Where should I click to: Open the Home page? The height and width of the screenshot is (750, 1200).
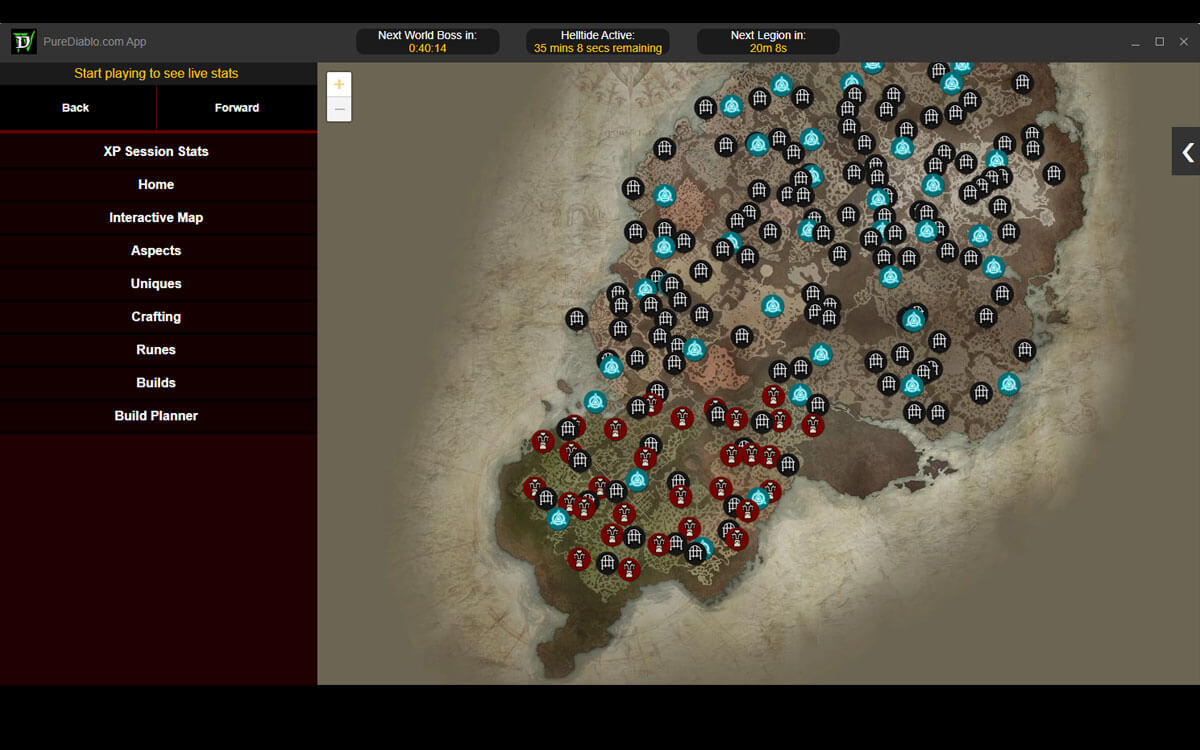(x=156, y=184)
